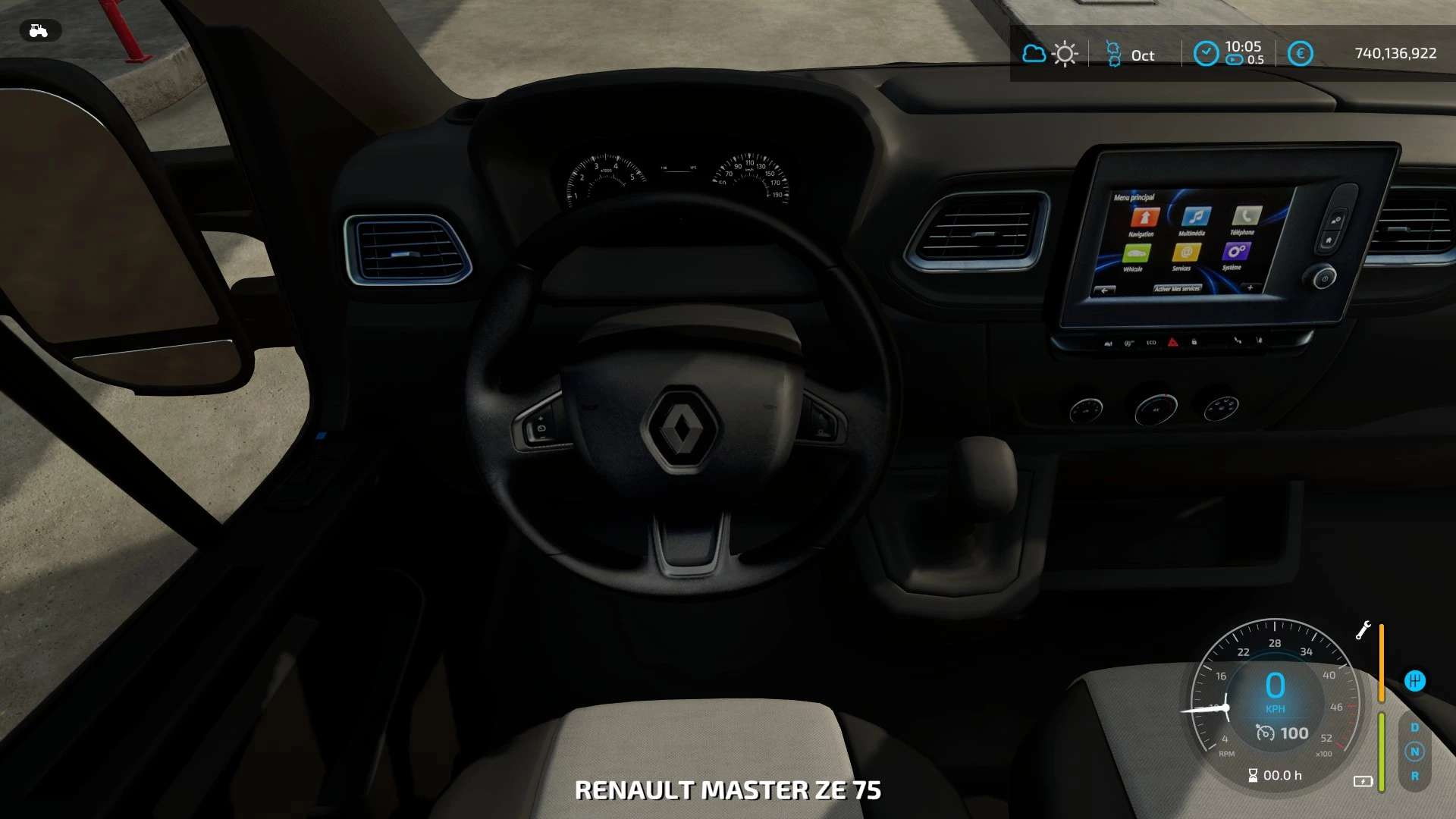
Task: Switch to the R reverse gear indicator
Action: click(x=1414, y=776)
